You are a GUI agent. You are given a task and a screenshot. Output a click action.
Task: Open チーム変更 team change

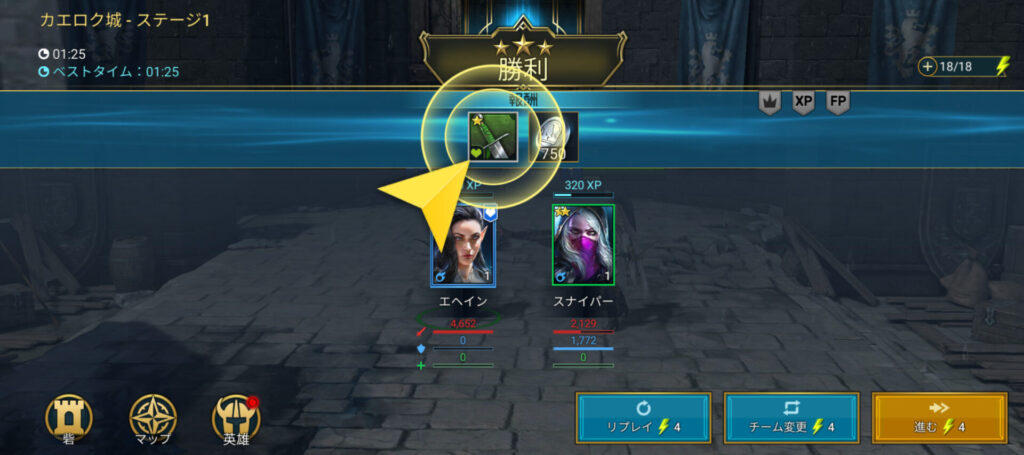pyautogui.click(x=791, y=417)
